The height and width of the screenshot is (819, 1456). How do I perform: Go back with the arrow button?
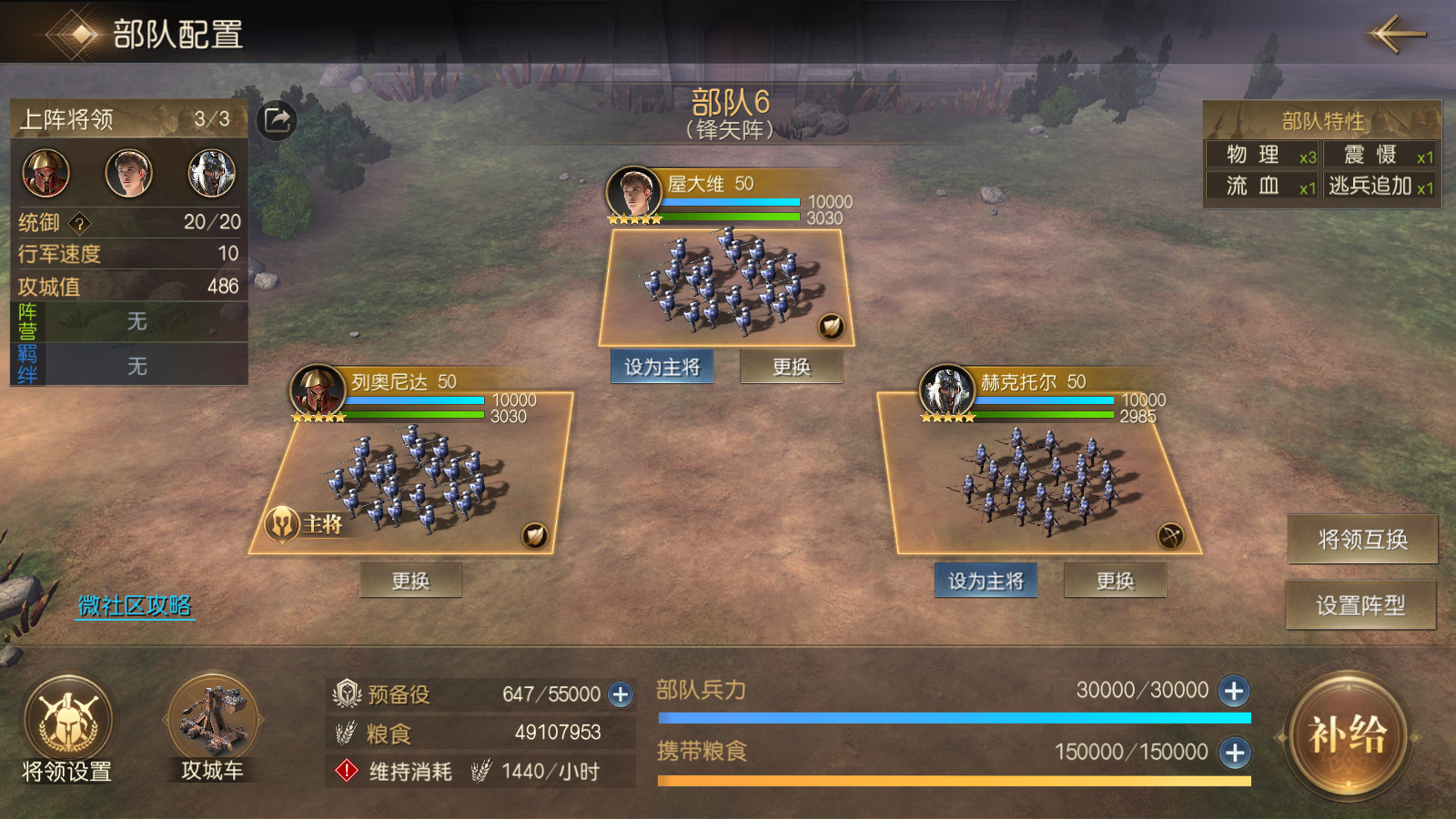click(1397, 35)
